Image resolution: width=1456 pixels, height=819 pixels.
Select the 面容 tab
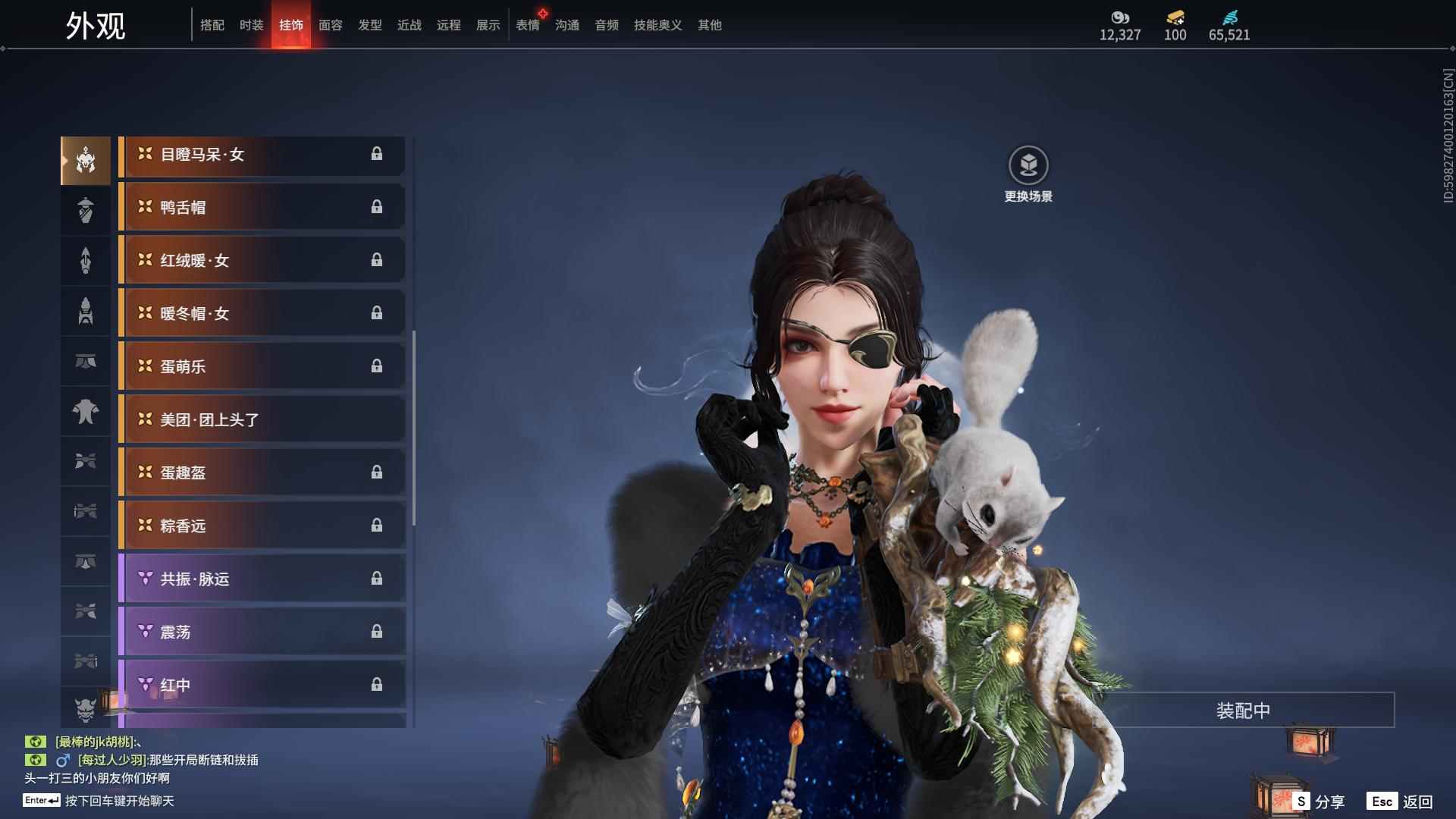tap(331, 25)
